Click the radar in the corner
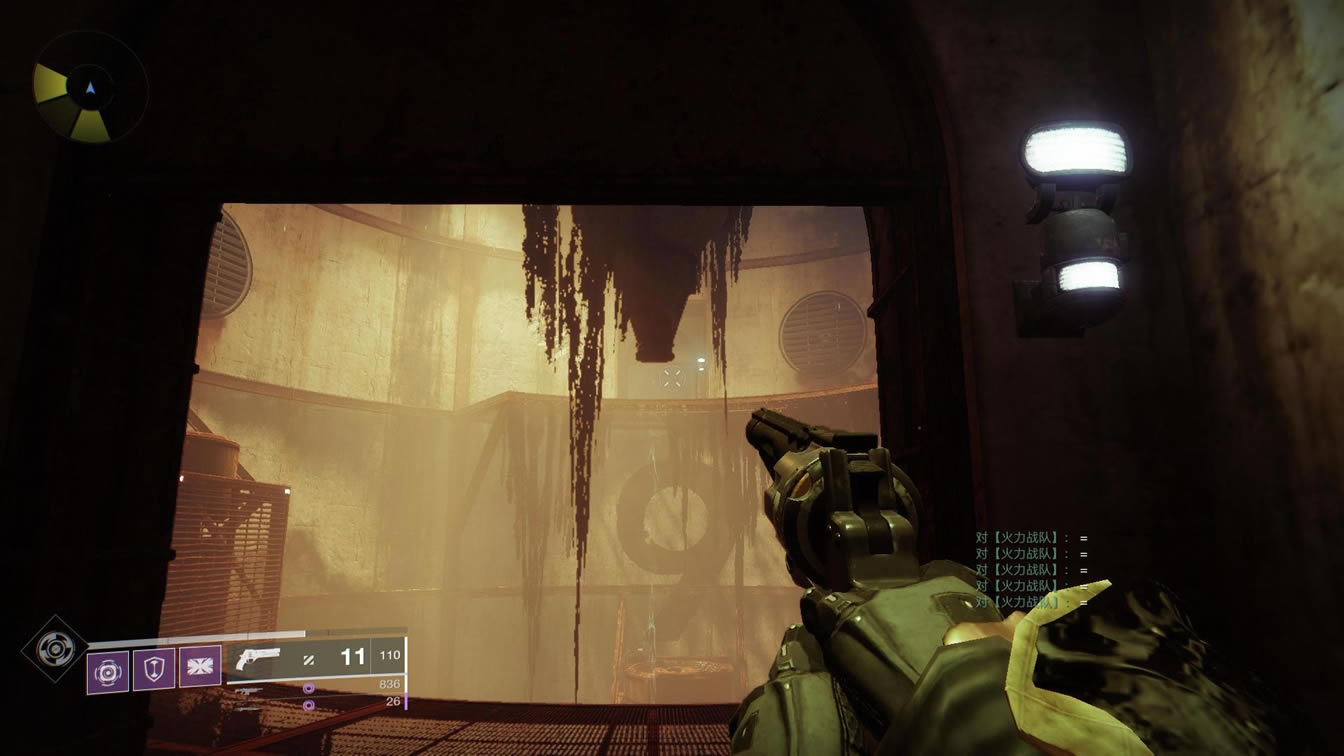This screenshot has height=756, width=1344. tap(90, 88)
